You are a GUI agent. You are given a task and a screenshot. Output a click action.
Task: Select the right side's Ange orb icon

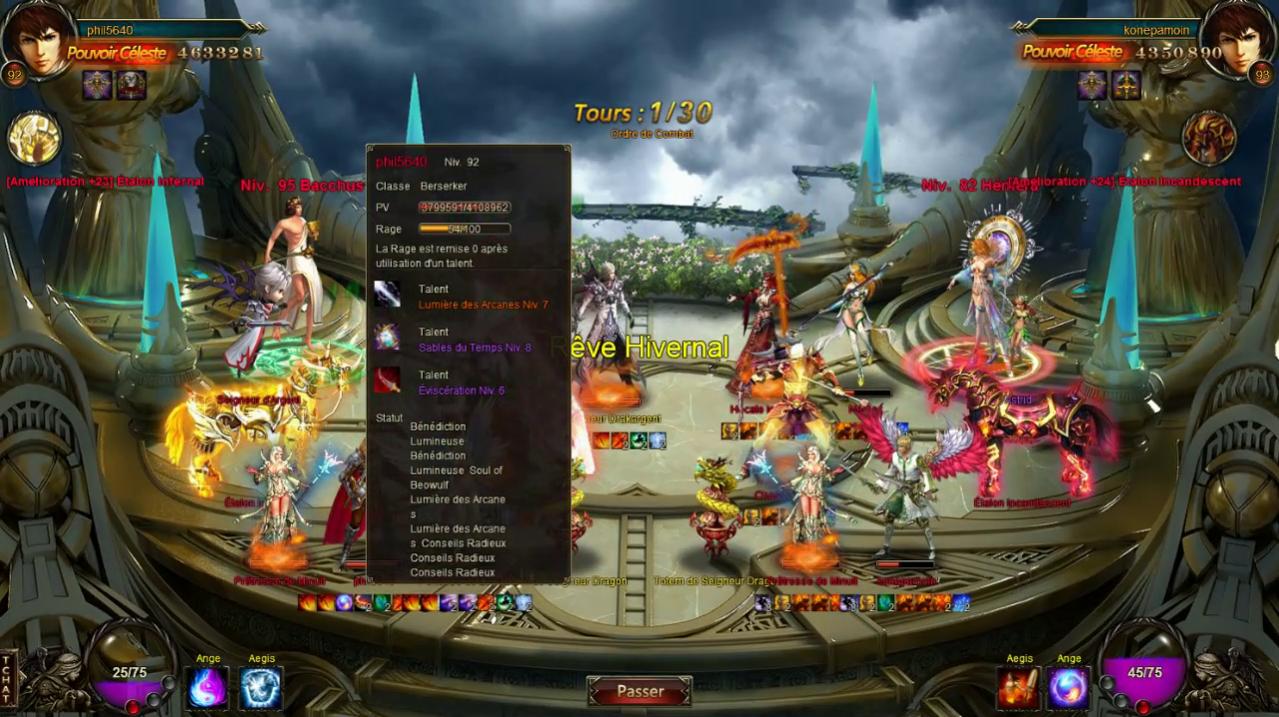point(1069,688)
